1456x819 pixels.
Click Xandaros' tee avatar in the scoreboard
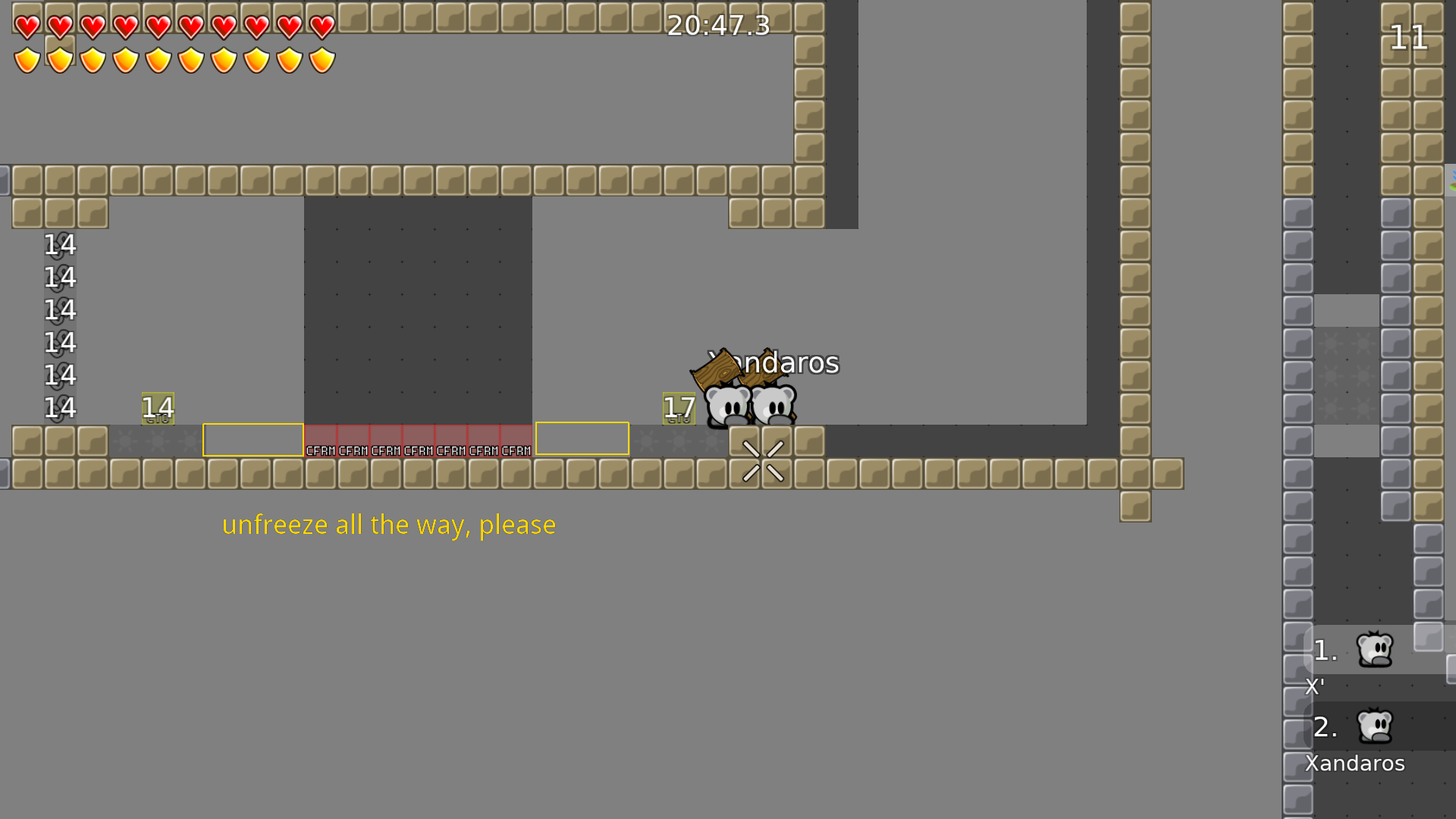1376,726
